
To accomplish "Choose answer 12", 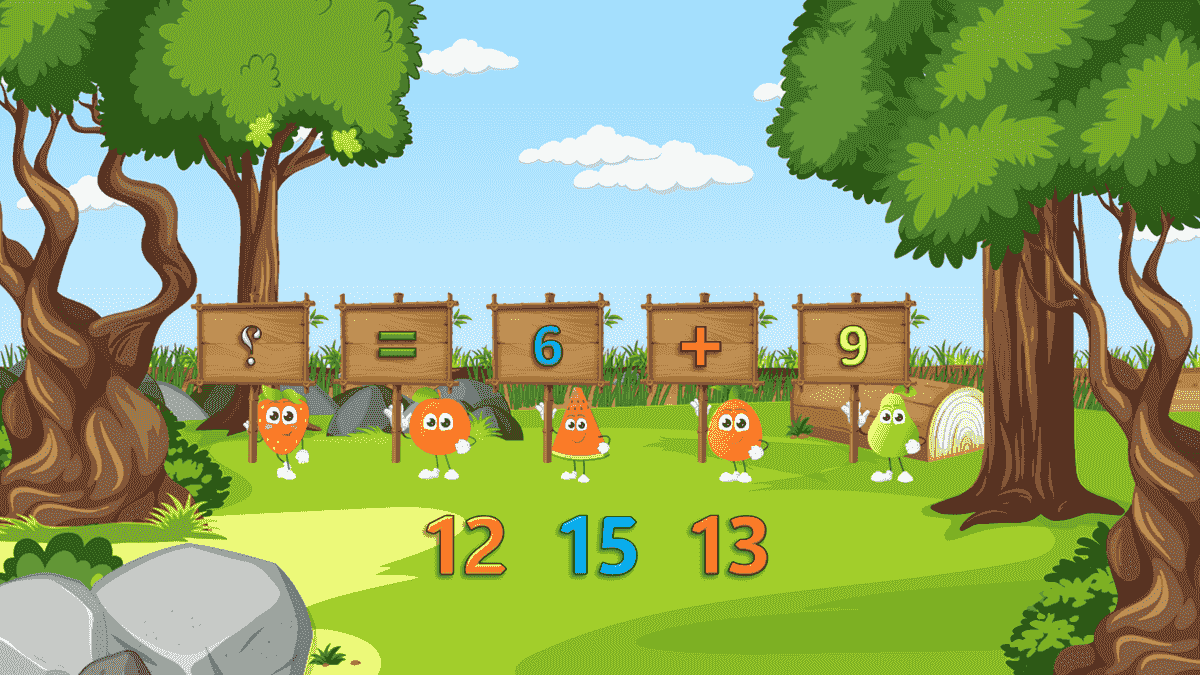I will [x=467, y=546].
